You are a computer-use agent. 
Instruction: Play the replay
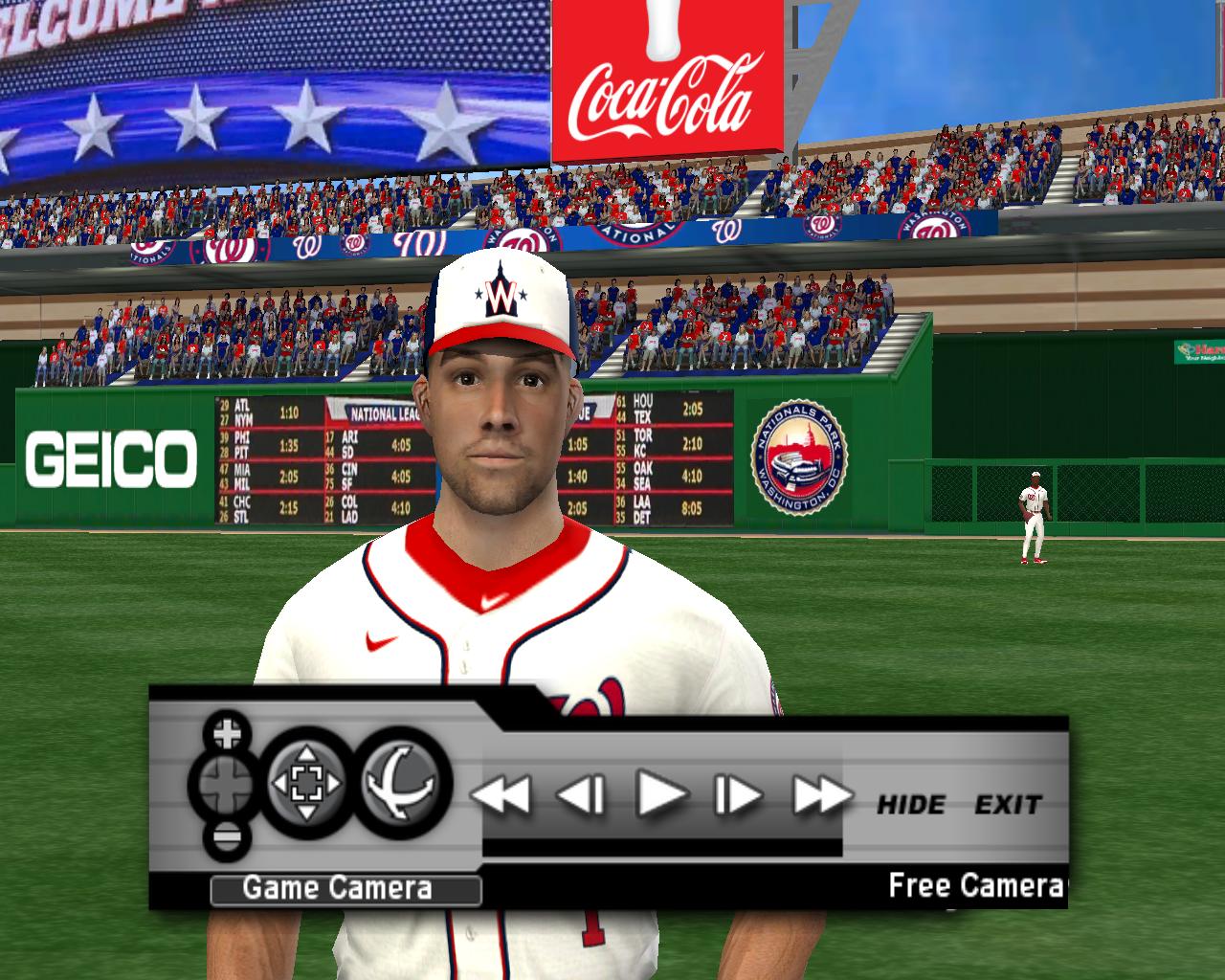661,793
